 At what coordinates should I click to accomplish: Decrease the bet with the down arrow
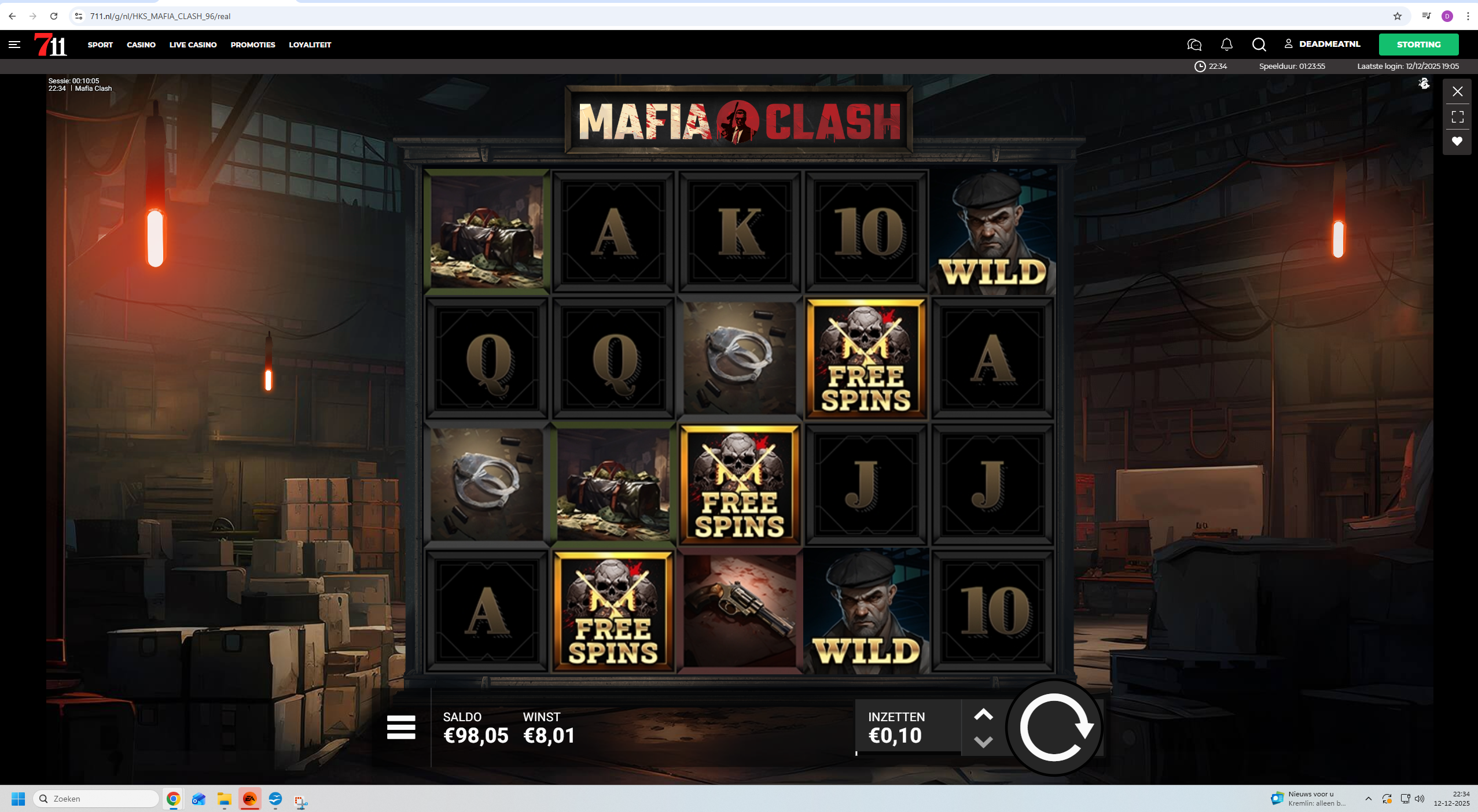[983, 741]
